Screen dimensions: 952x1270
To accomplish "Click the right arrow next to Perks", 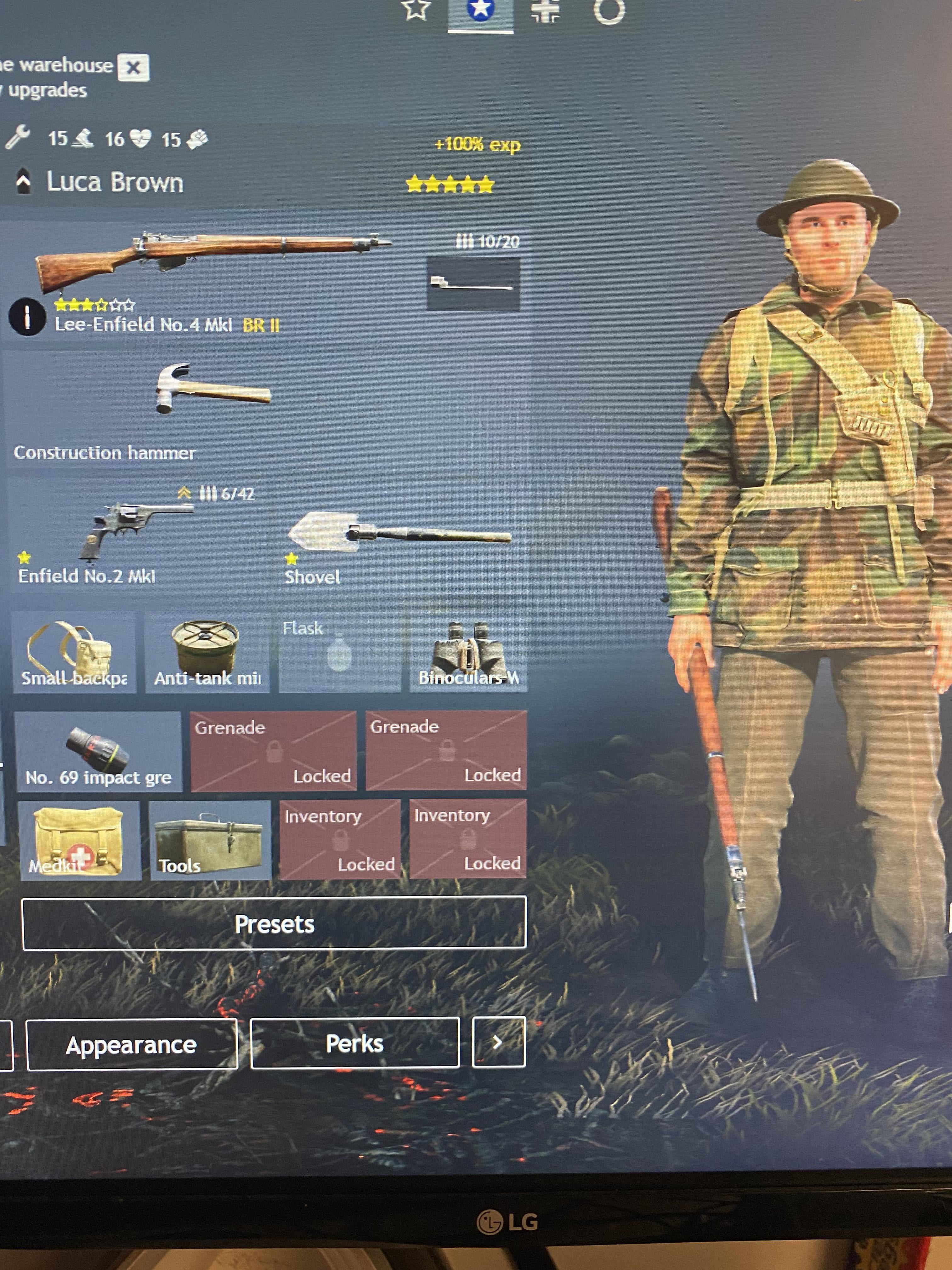I will click(x=498, y=1042).
